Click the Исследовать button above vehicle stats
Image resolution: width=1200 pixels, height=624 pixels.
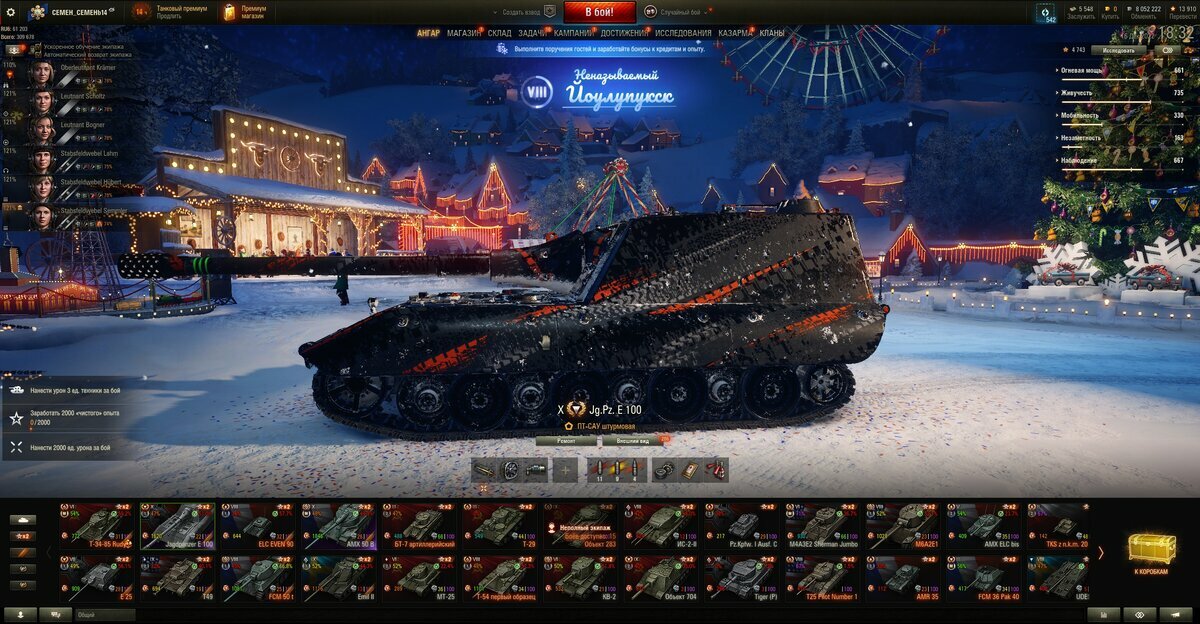click(1118, 49)
